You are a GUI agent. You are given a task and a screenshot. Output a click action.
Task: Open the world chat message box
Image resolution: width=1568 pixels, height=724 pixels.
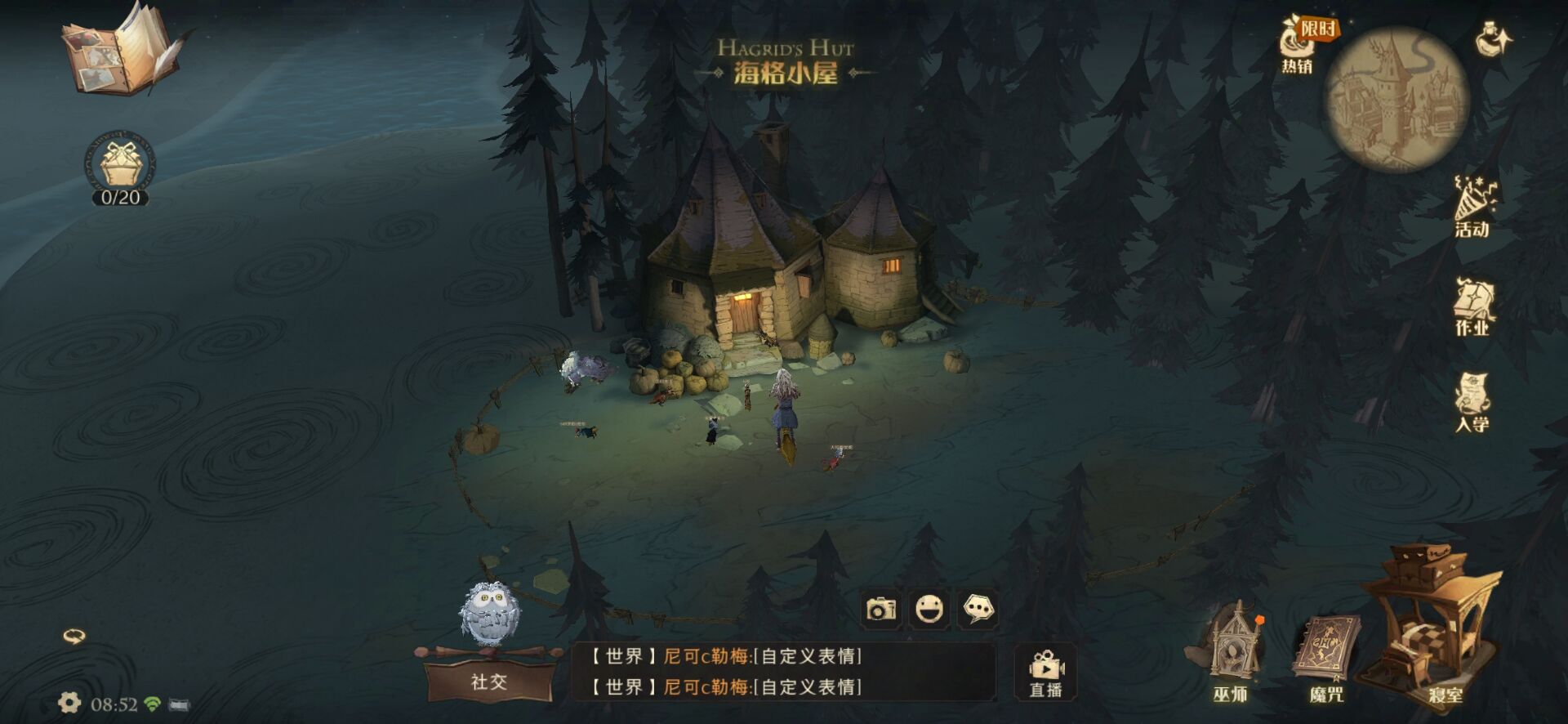pos(784,671)
